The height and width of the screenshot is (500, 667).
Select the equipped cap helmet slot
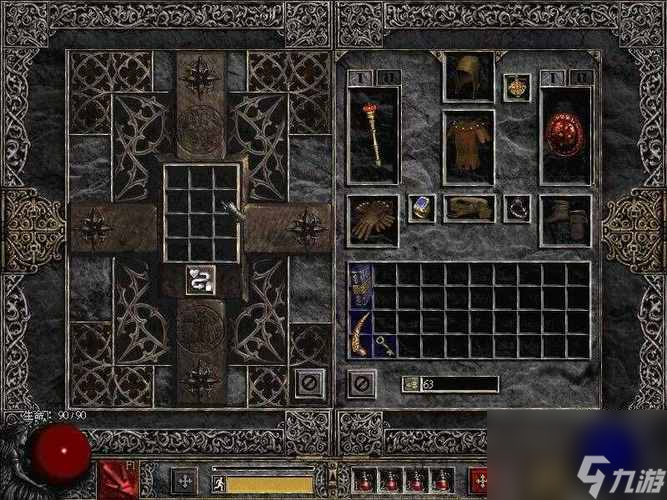tap(468, 78)
